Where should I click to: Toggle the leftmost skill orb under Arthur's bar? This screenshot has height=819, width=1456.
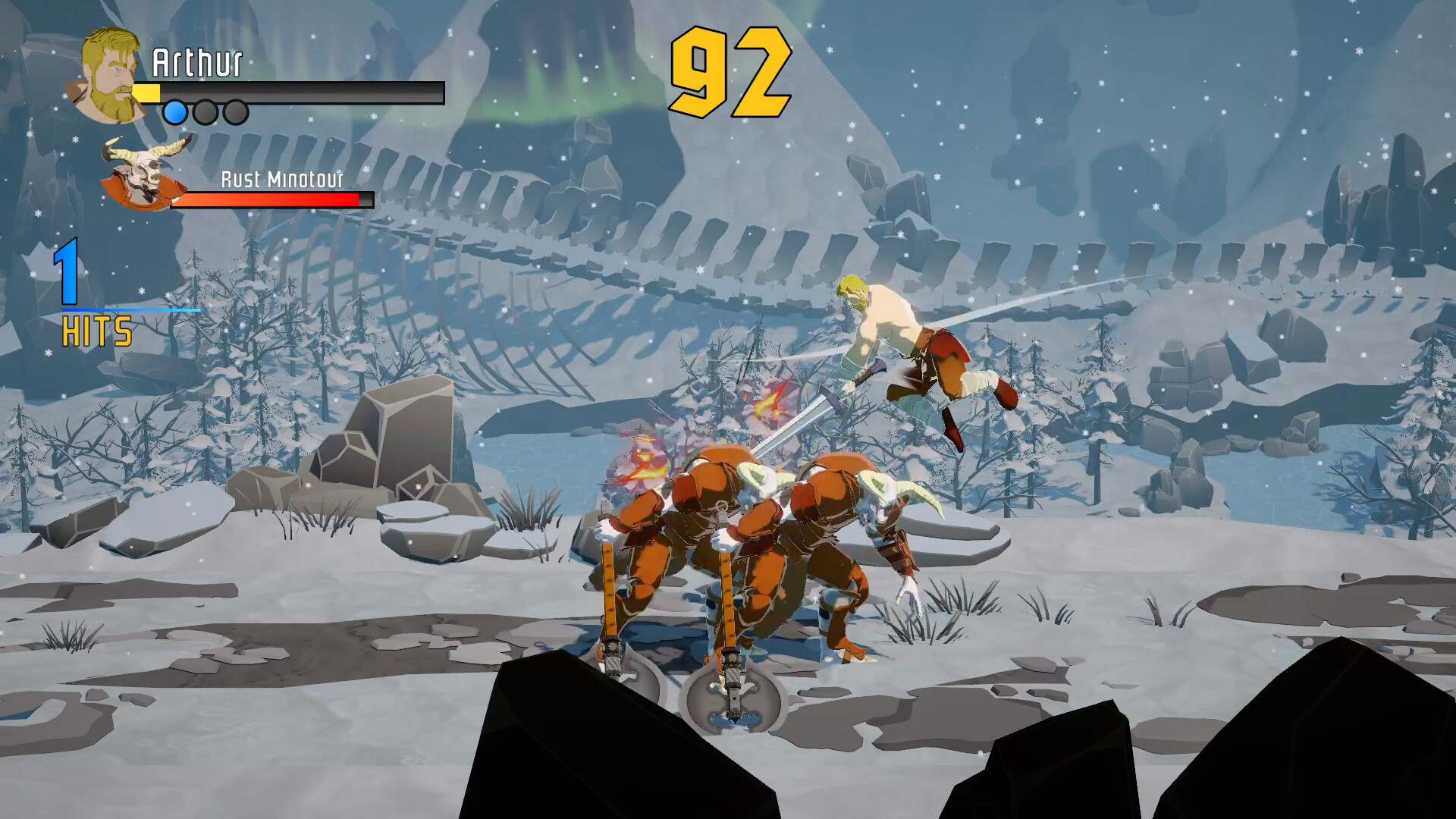[175, 112]
